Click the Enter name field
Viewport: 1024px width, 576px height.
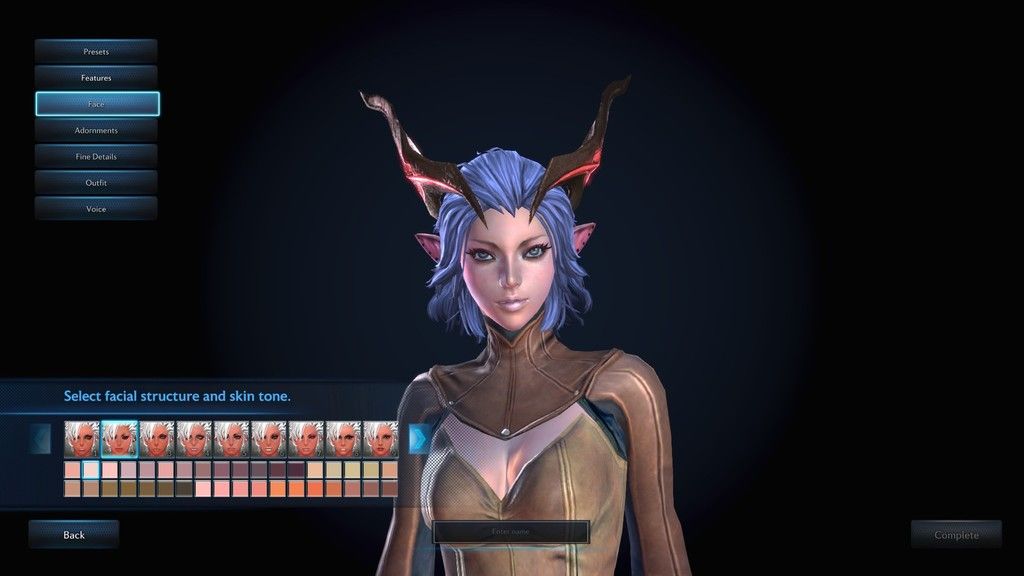pyautogui.click(x=511, y=532)
